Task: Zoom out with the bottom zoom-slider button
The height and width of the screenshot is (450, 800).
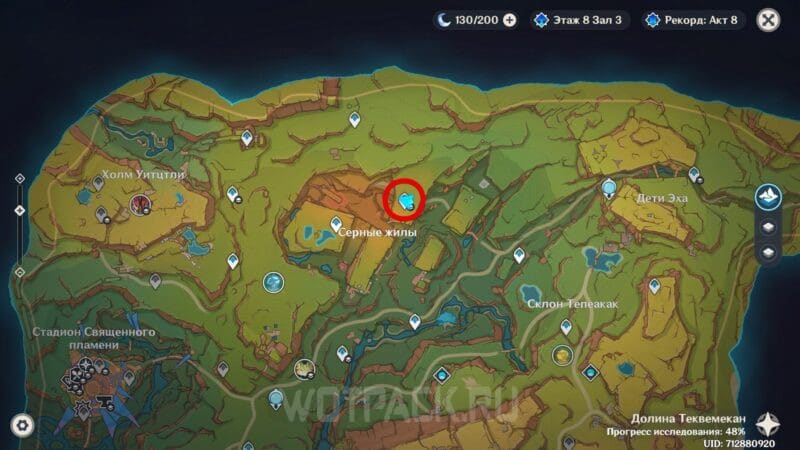Action: click(19, 272)
